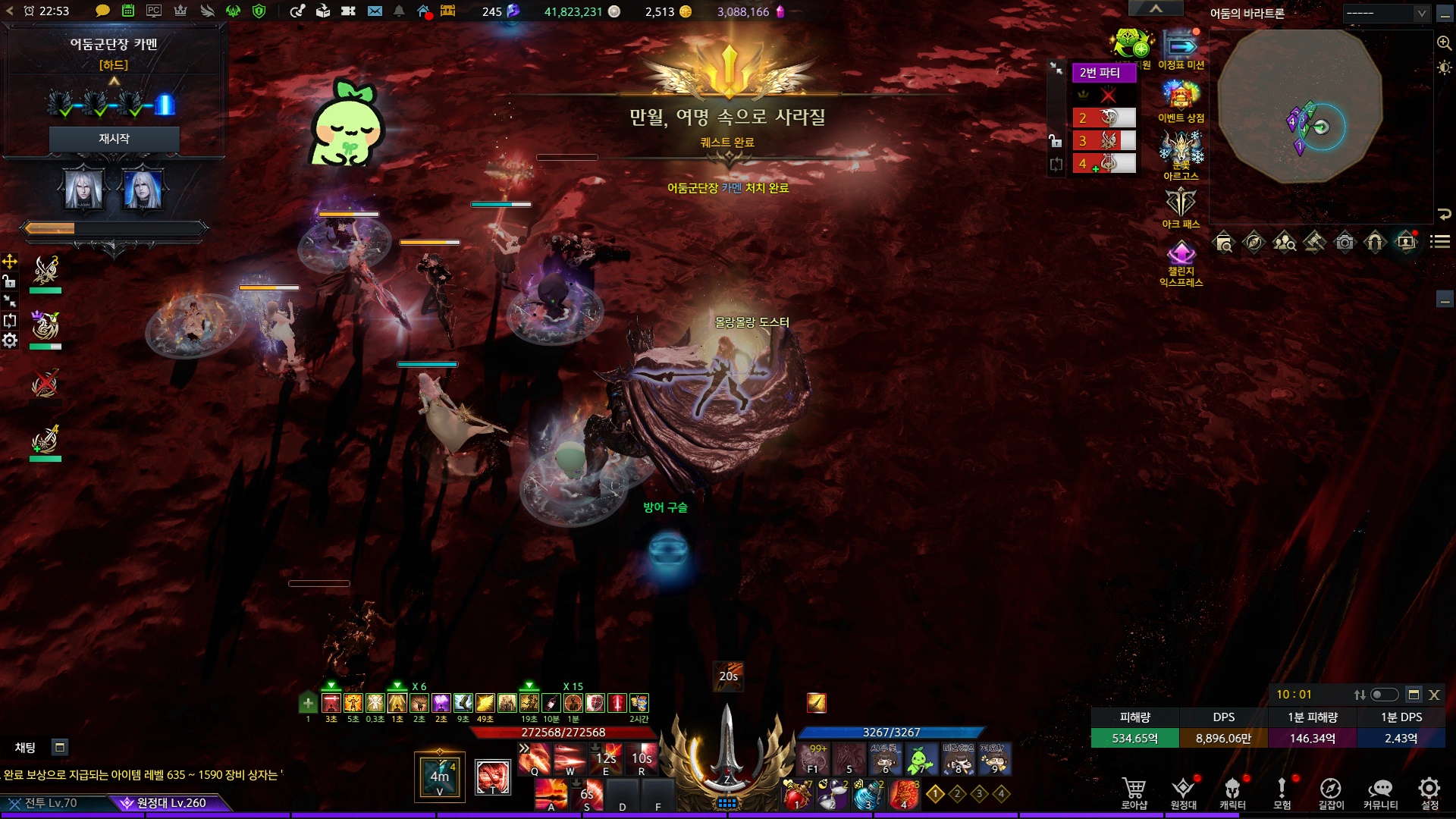
Task: Click the 재시작 restart button
Action: (114, 139)
